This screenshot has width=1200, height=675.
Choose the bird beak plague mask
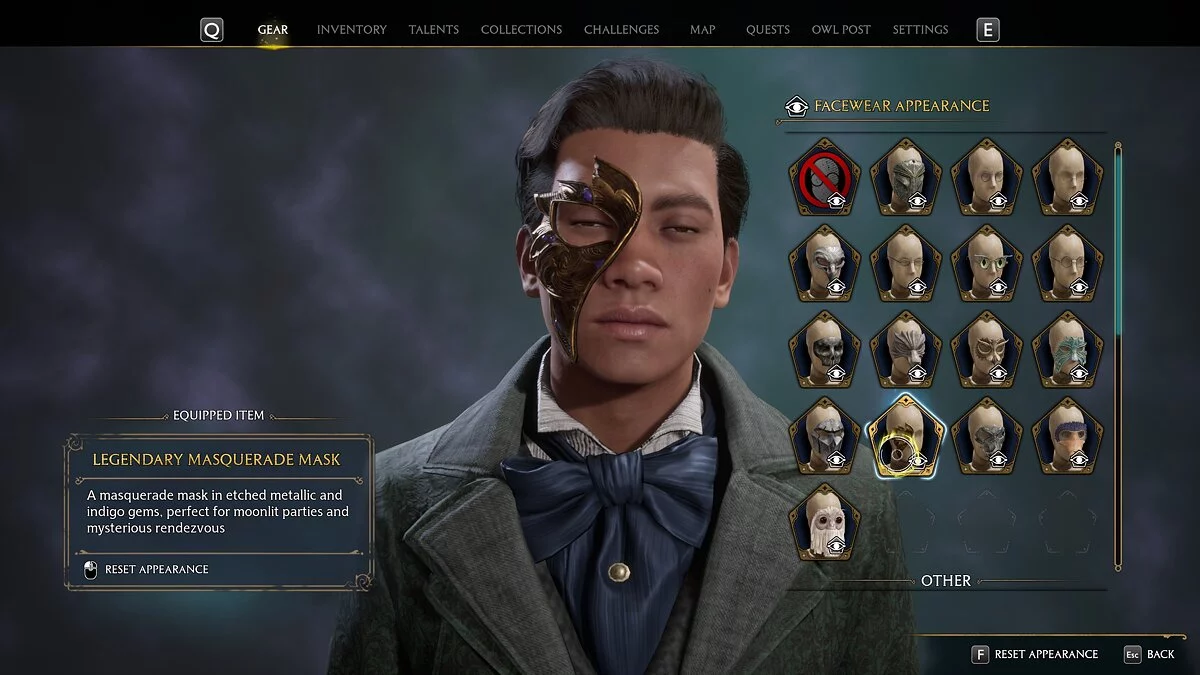tap(824, 264)
